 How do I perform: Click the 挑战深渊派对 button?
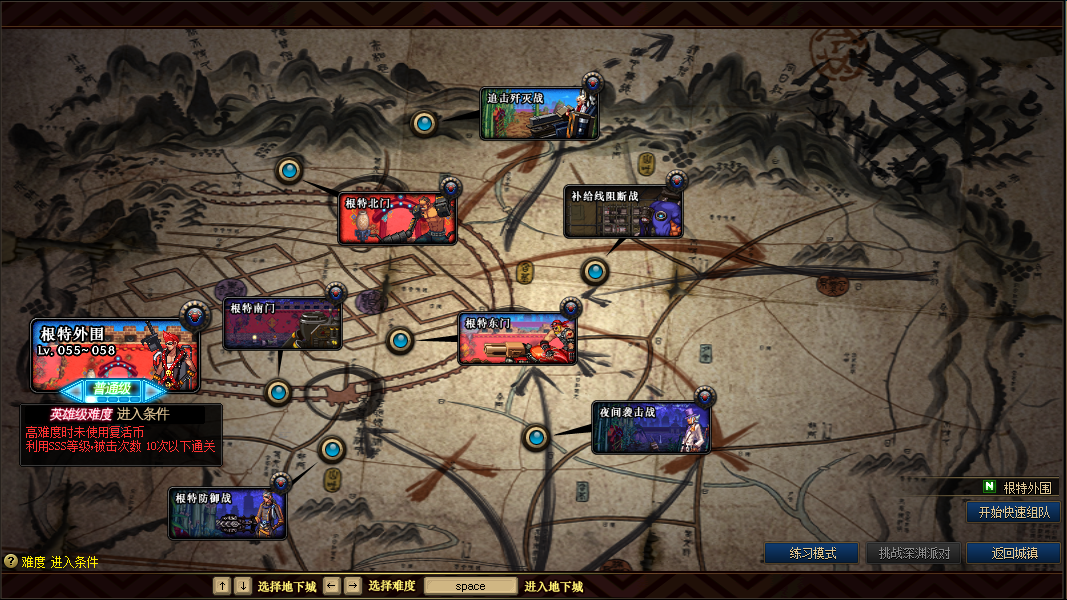coord(913,553)
